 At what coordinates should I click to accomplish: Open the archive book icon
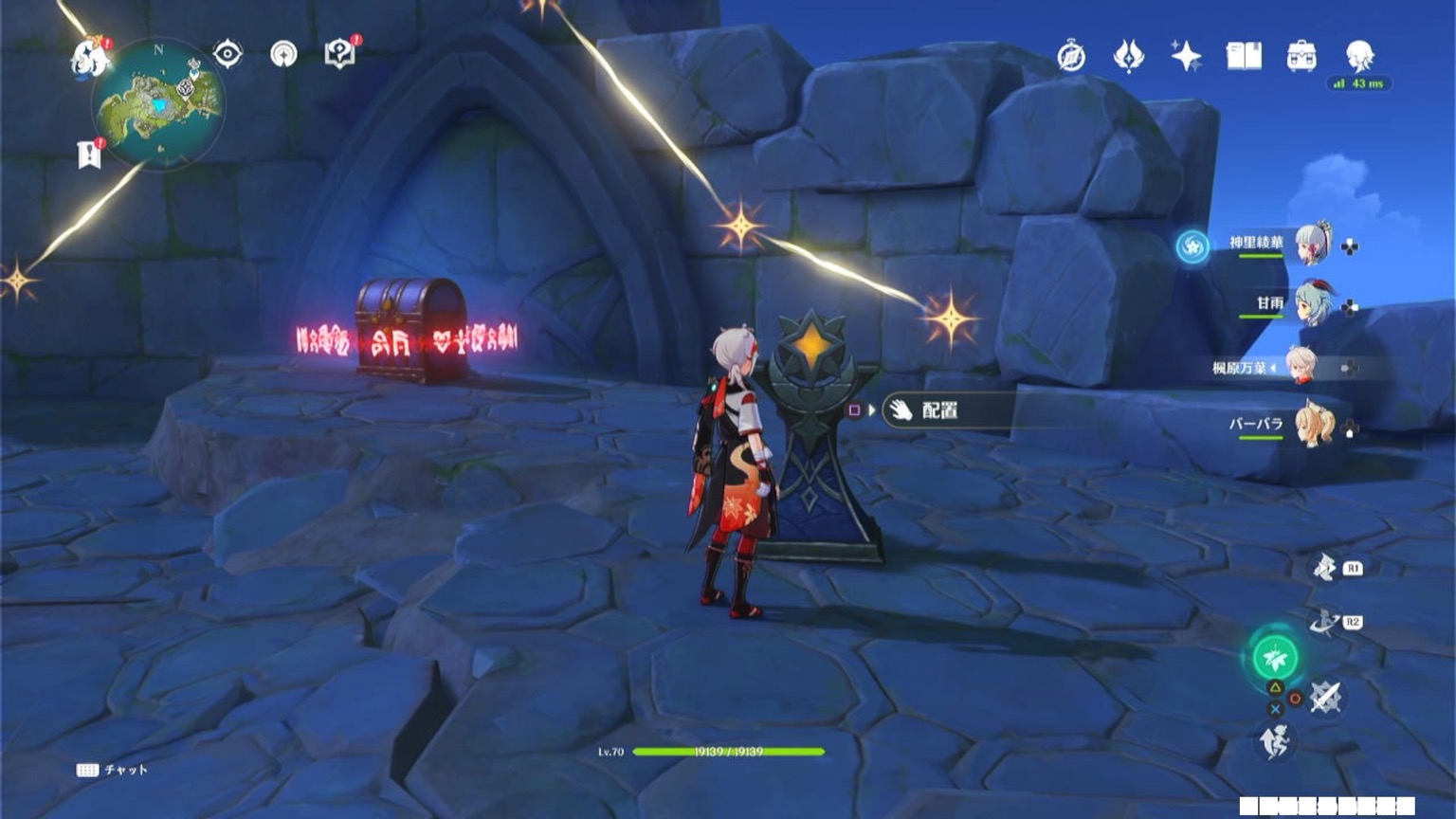pyautogui.click(x=1244, y=57)
